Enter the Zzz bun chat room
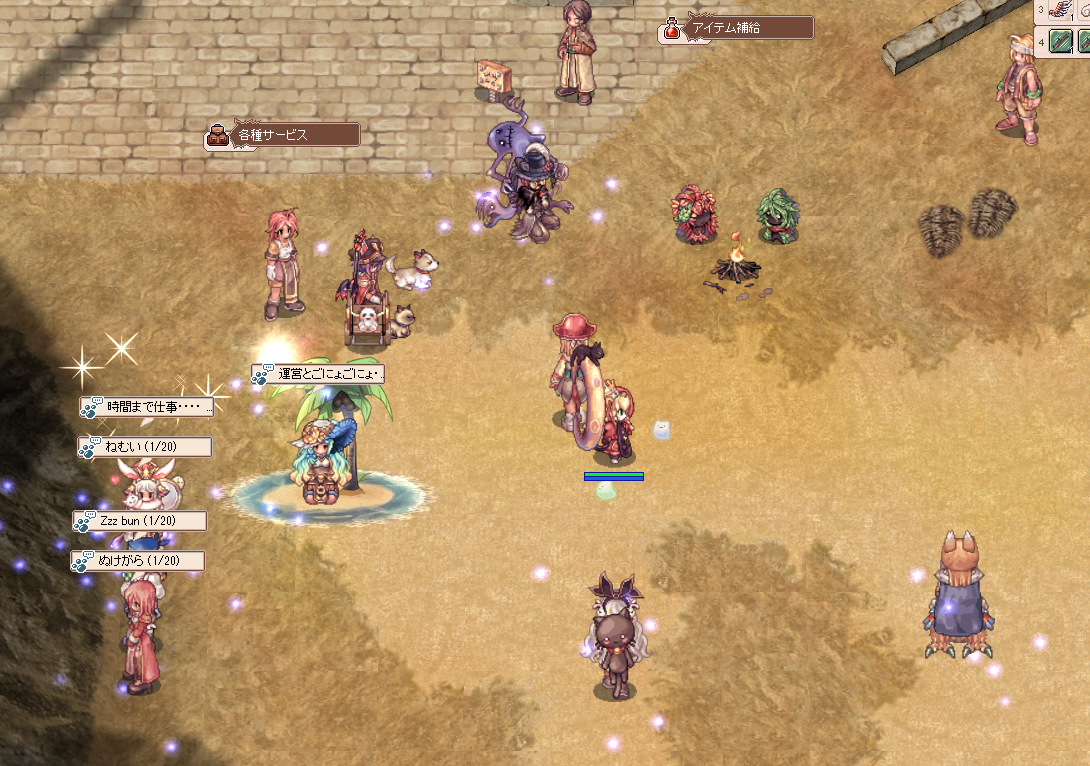1090x766 pixels. point(140,521)
